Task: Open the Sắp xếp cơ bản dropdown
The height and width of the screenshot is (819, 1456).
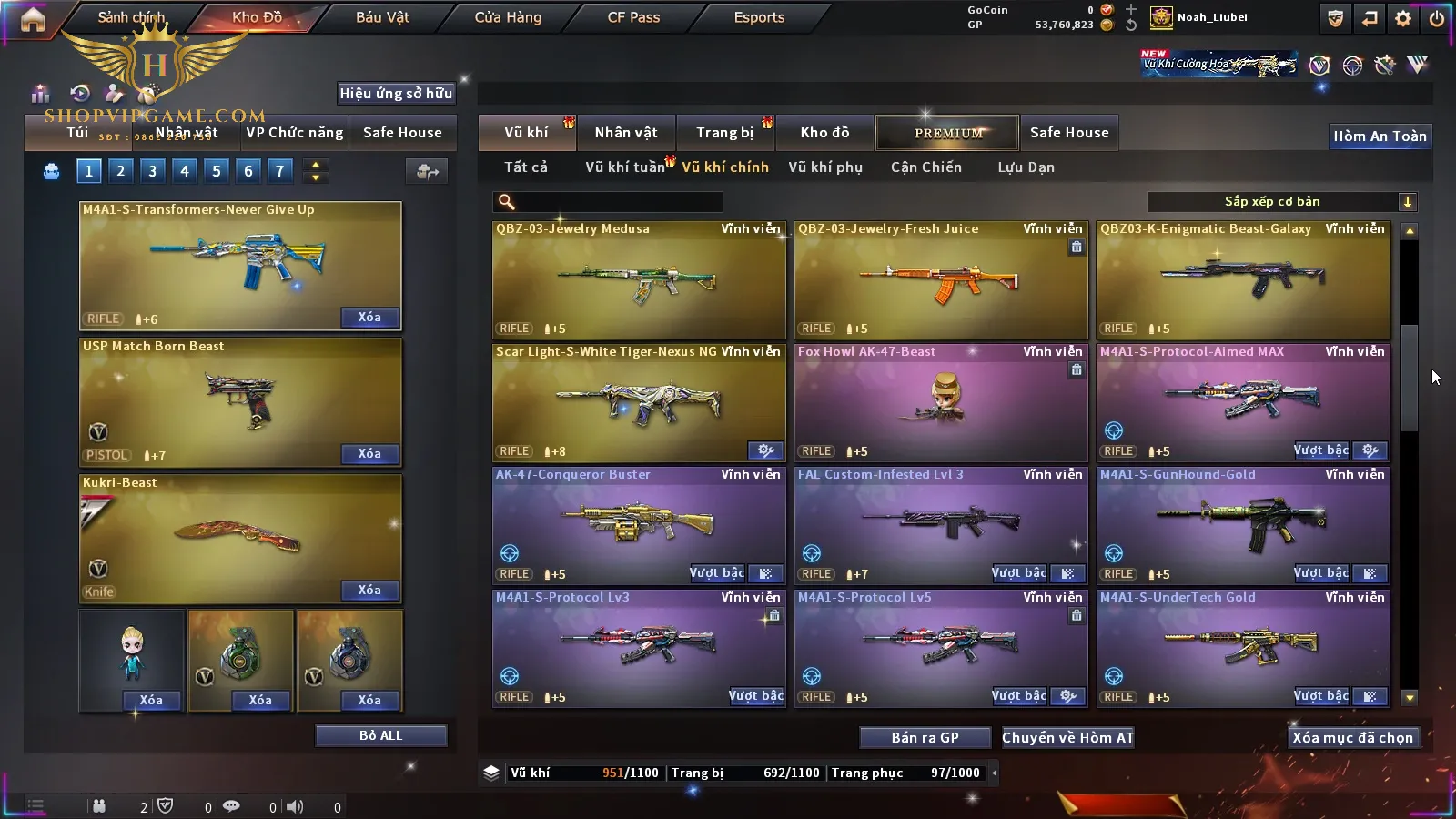Action: [1281, 202]
